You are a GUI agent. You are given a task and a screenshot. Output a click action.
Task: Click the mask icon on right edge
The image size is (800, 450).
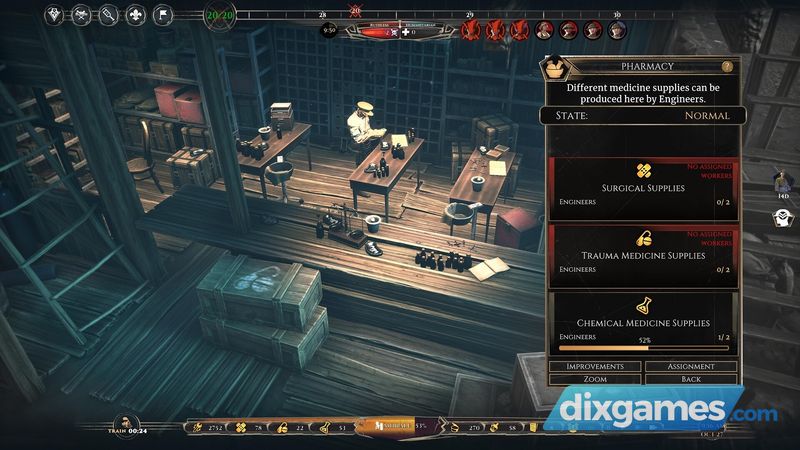[x=784, y=218]
